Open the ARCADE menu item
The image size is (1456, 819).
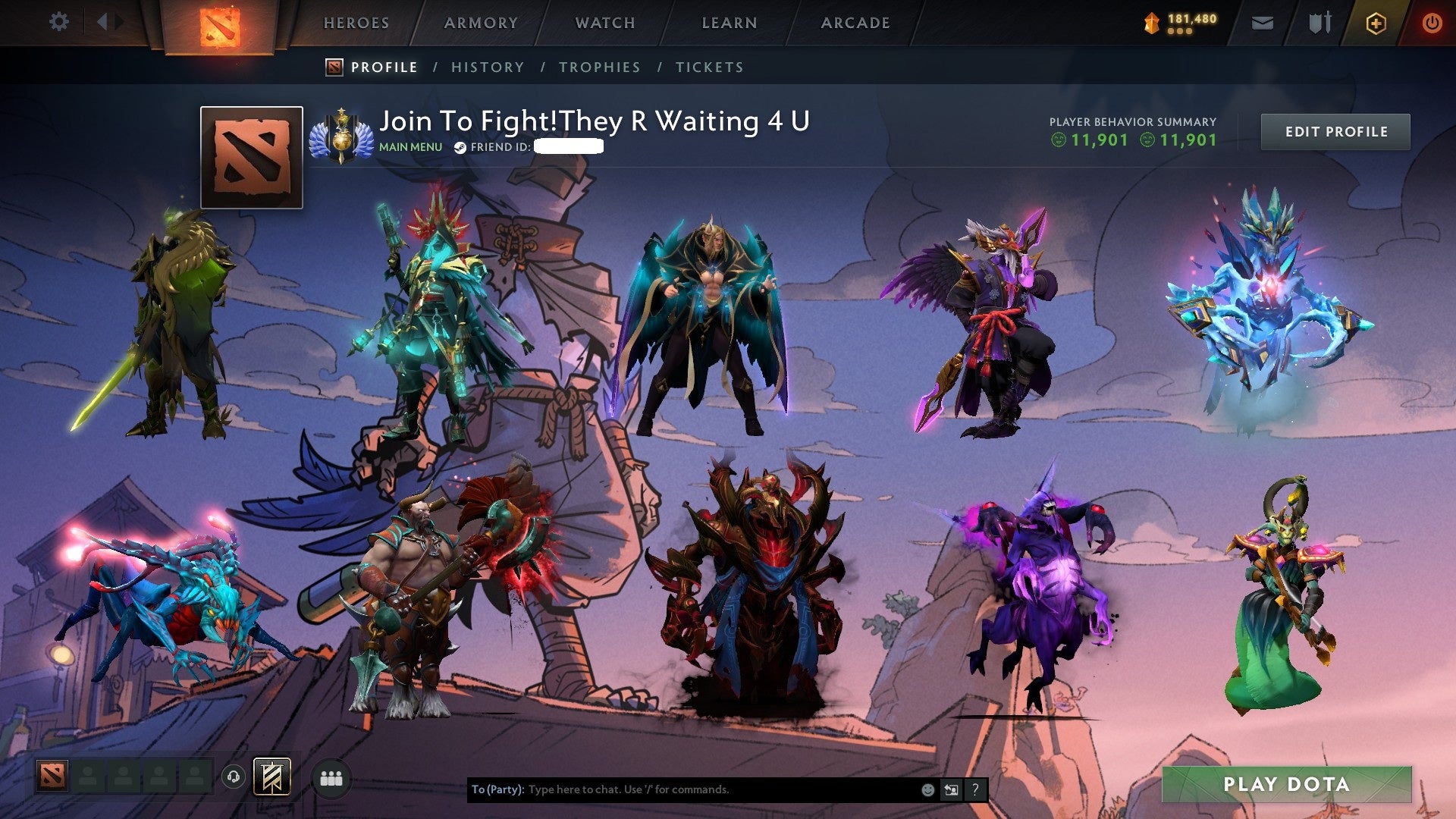pyautogui.click(x=855, y=23)
